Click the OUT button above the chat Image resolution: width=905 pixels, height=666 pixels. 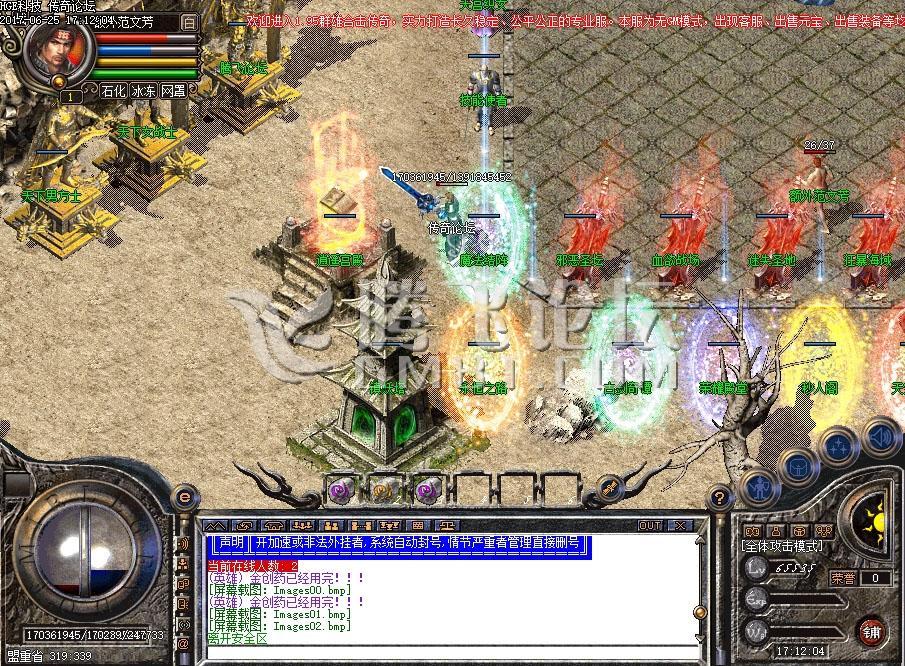(x=650, y=525)
